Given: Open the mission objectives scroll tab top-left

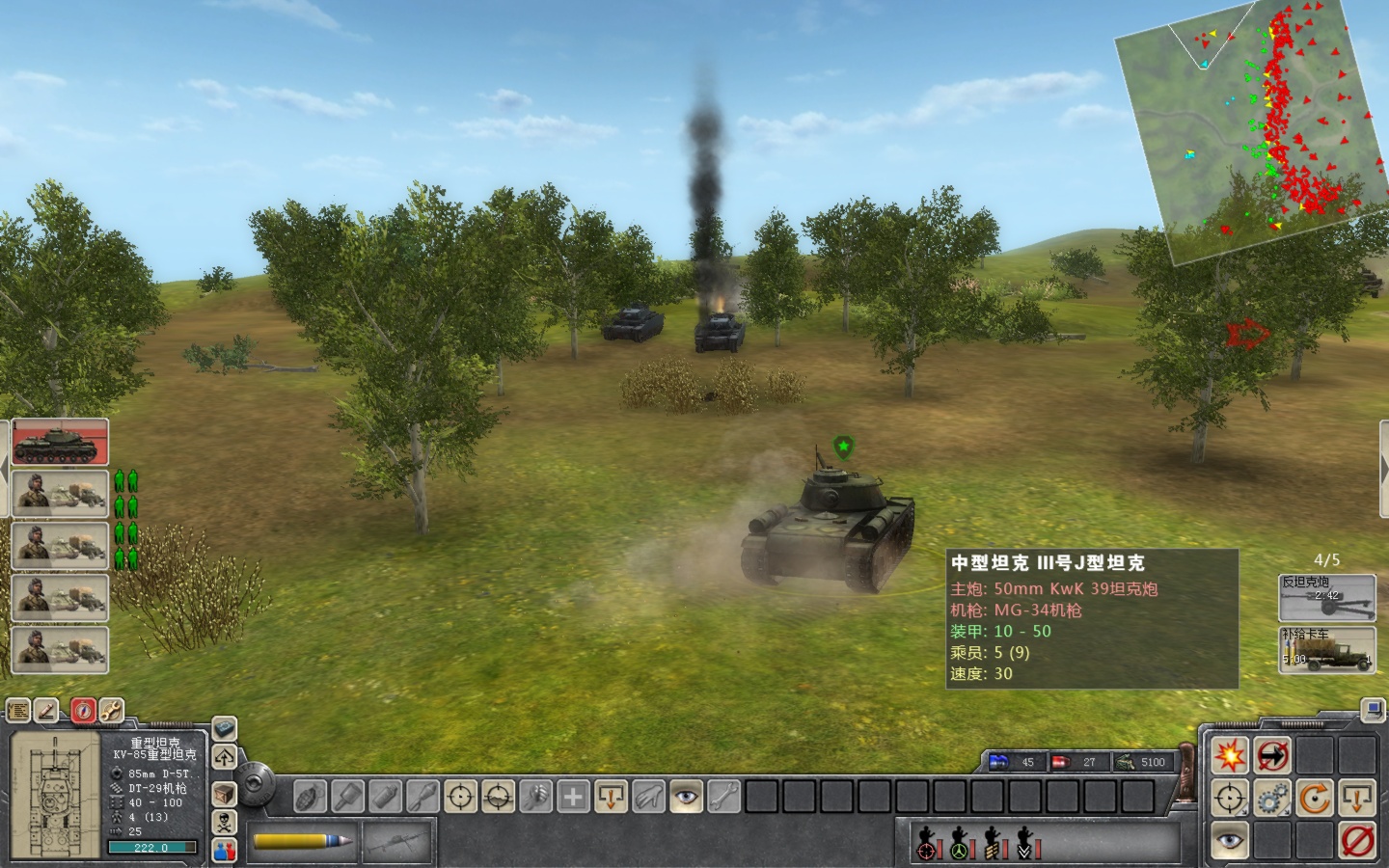Looking at the screenshot, I should coord(18,711).
